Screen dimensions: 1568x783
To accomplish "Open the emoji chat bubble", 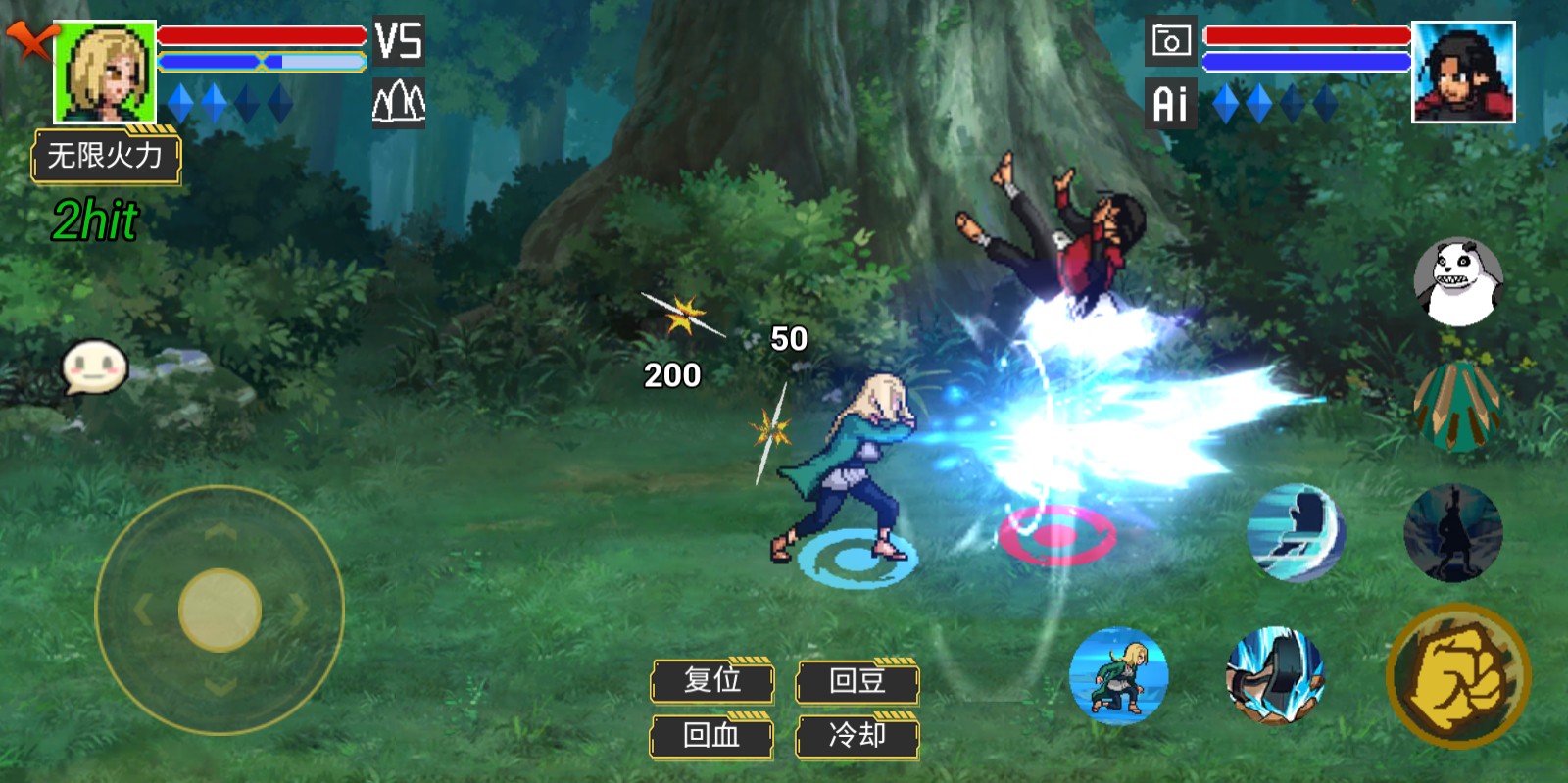I will coord(95,367).
